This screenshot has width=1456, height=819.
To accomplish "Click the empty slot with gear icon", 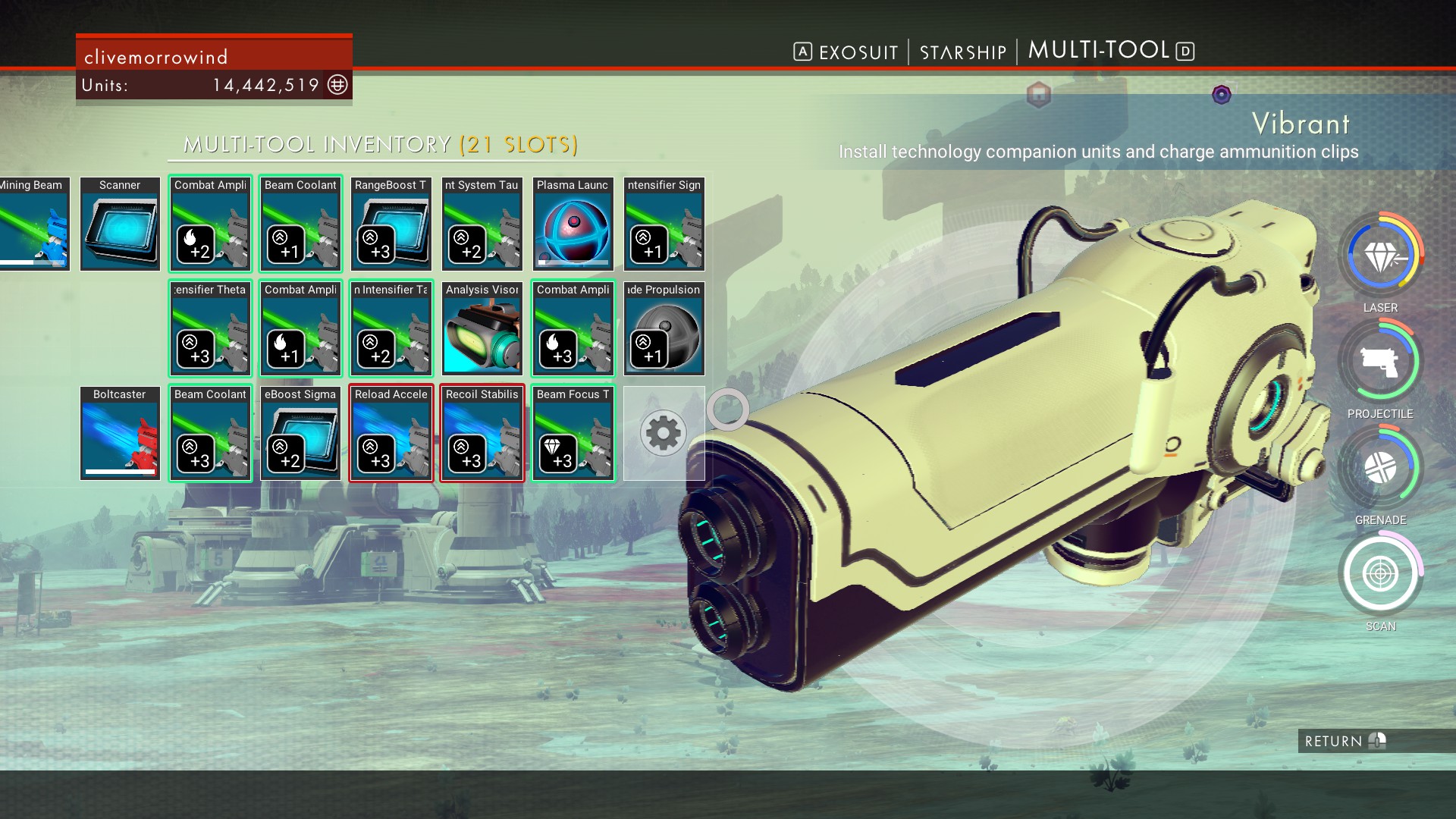I will 664,434.
